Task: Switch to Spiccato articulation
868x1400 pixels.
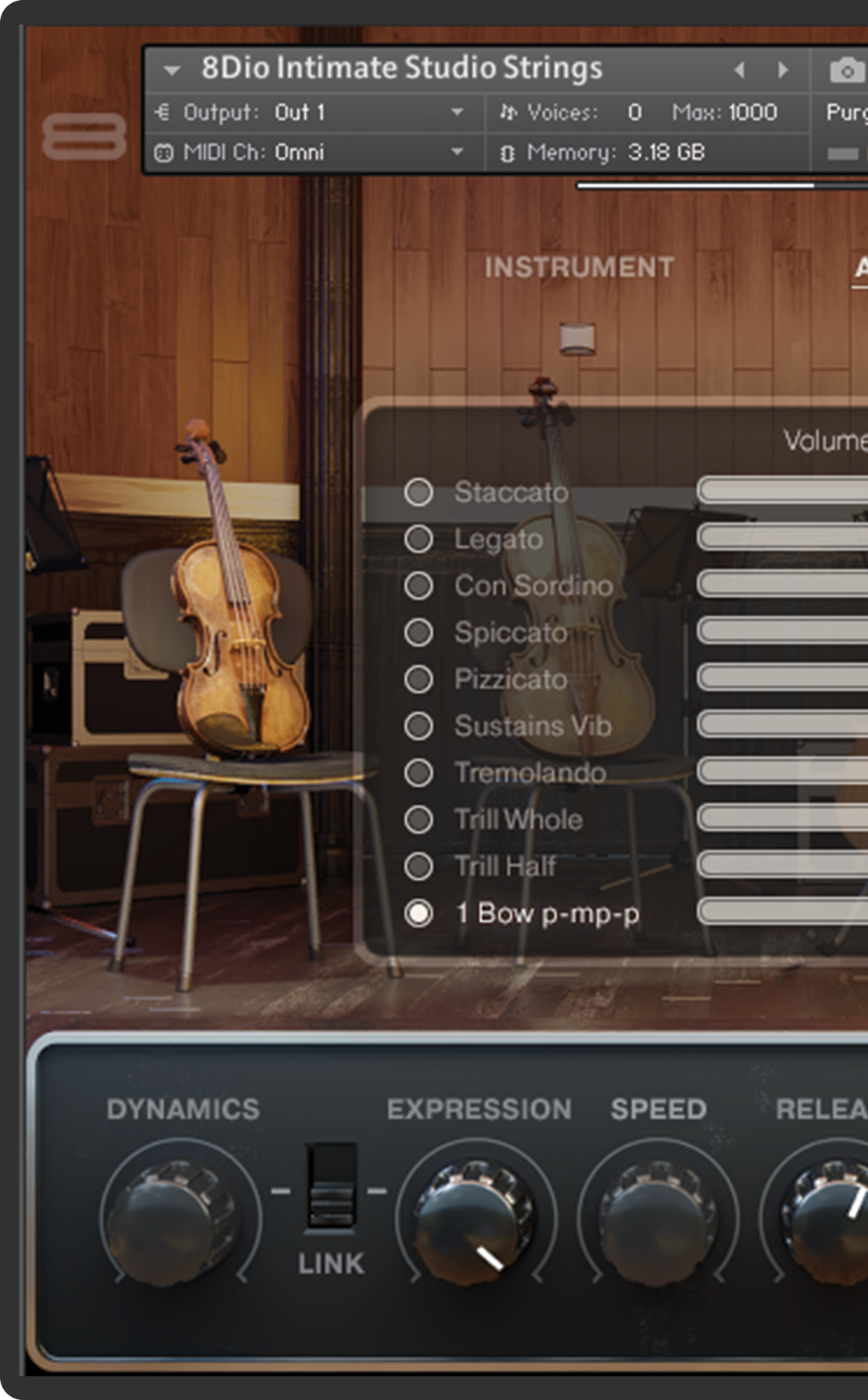Action: [418, 633]
